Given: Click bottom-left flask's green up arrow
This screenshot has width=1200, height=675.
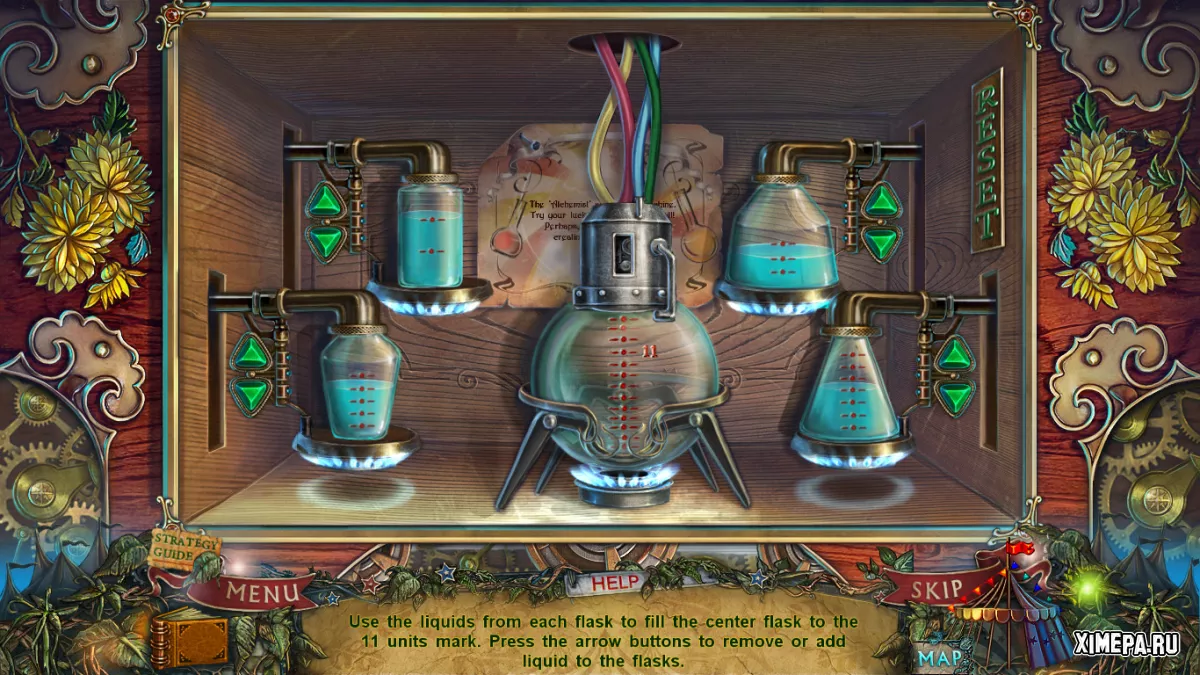Looking at the screenshot, I should pyautogui.click(x=251, y=352).
